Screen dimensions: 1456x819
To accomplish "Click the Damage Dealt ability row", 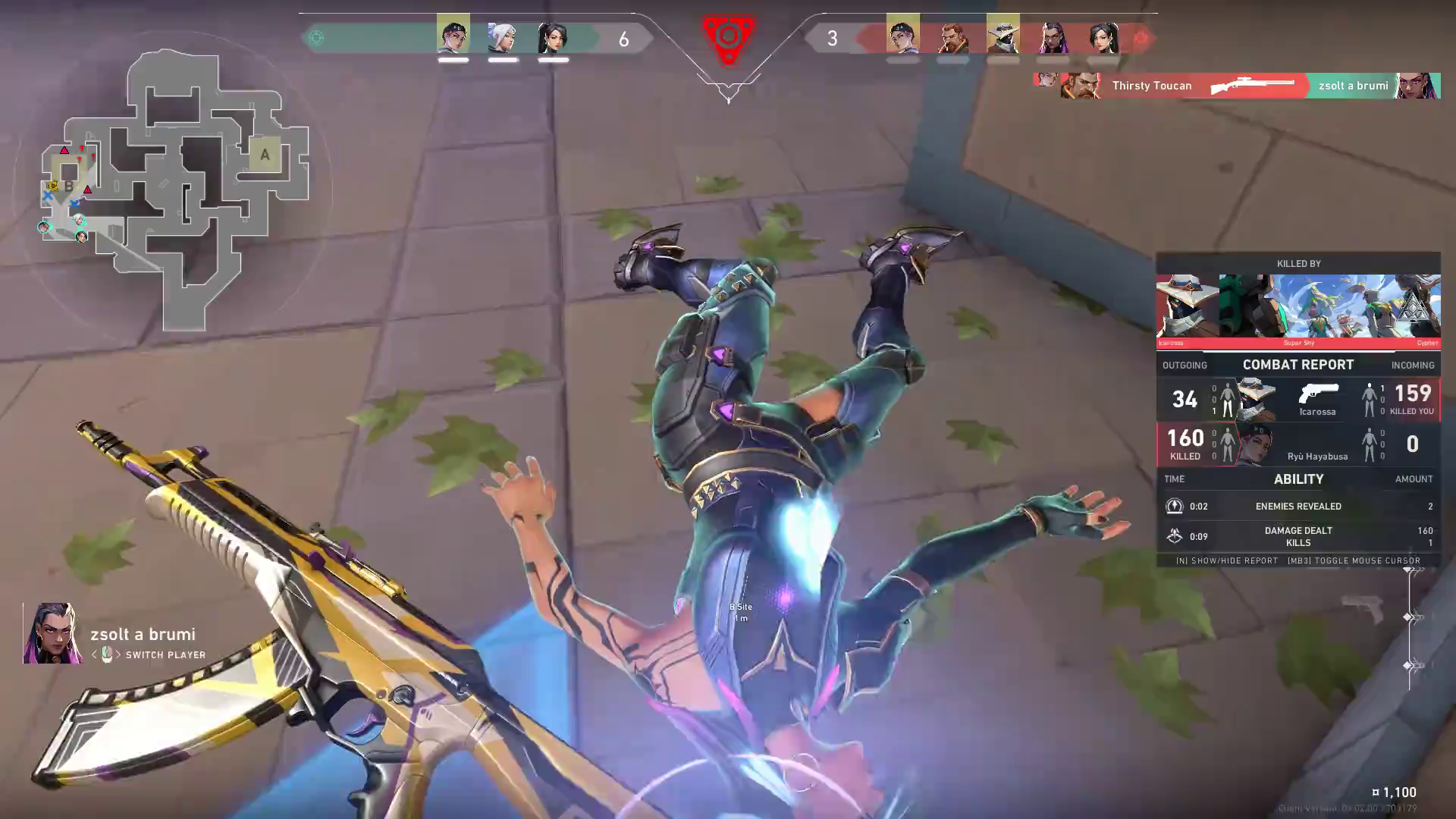I will pyautogui.click(x=1298, y=536).
